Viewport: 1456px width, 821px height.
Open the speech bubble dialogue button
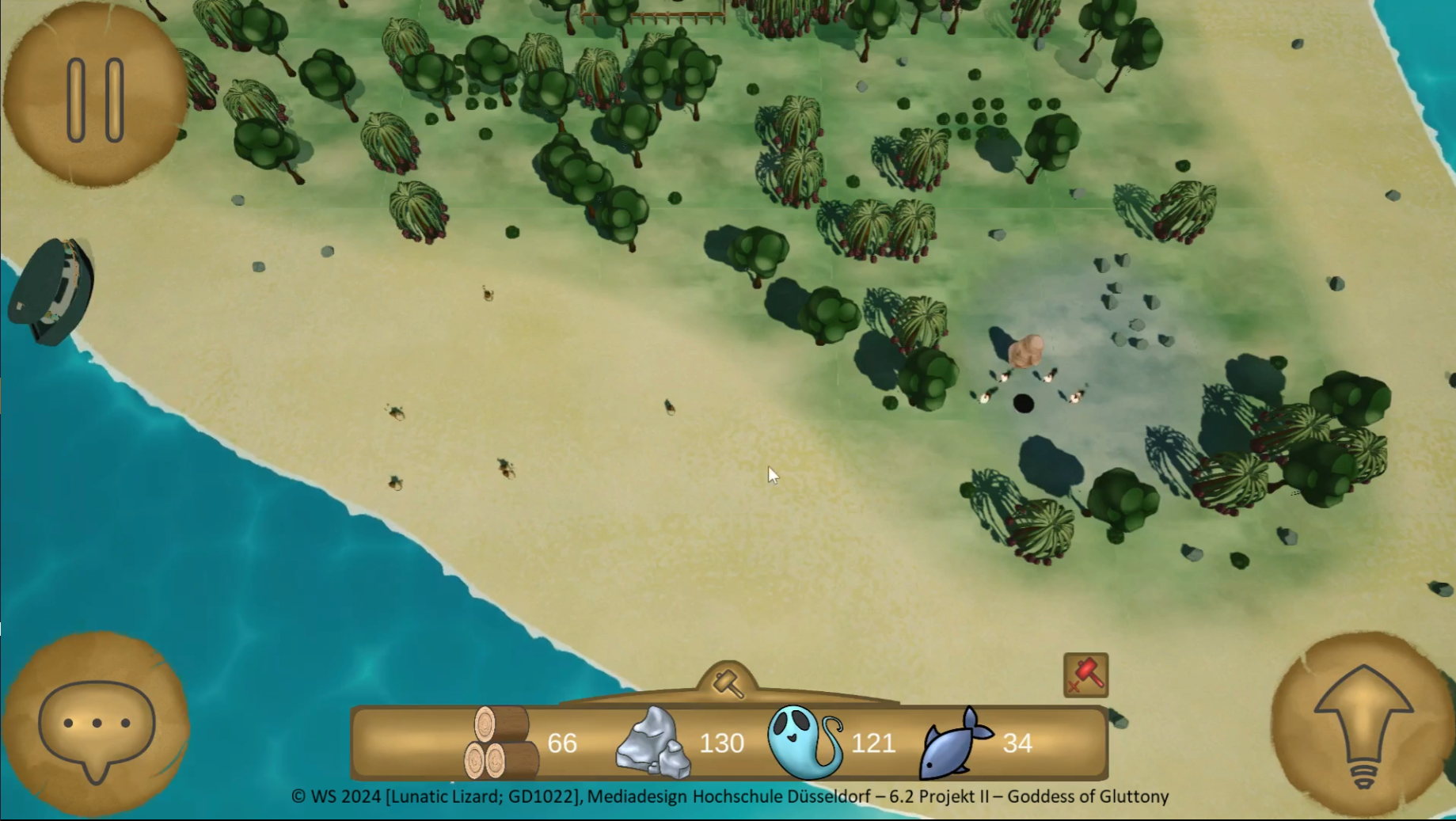click(96, 724)
